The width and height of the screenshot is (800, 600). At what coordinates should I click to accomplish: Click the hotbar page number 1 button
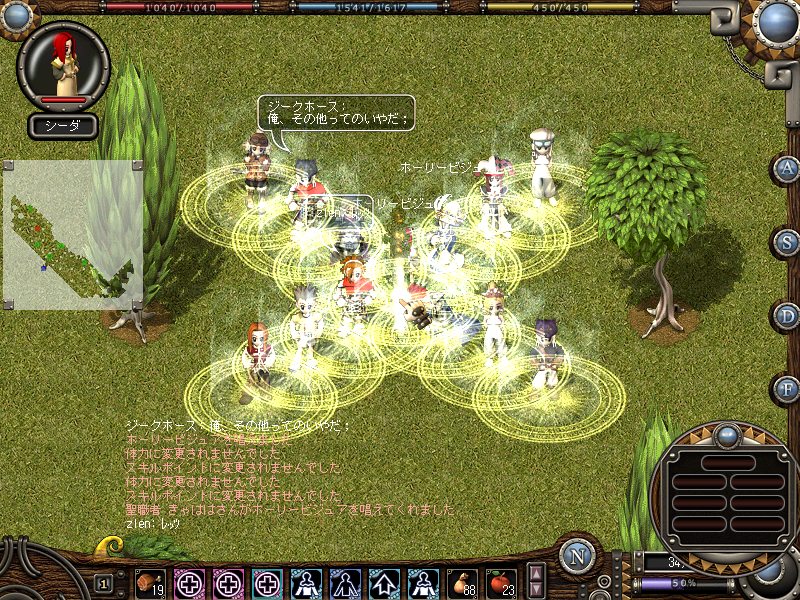[x=103, y=582]
